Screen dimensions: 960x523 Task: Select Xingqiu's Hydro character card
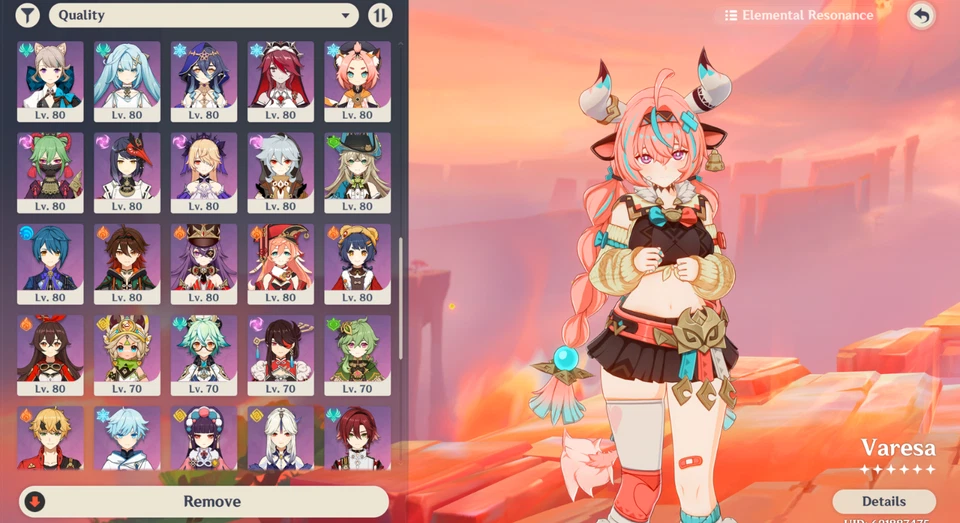tap(50, 262)
